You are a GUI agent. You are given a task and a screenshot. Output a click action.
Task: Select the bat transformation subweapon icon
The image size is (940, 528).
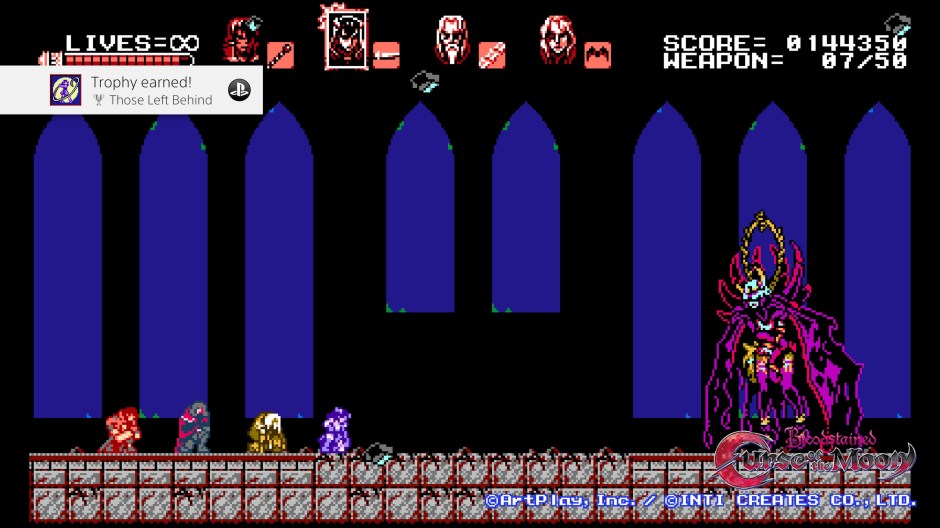coord(598,54)
